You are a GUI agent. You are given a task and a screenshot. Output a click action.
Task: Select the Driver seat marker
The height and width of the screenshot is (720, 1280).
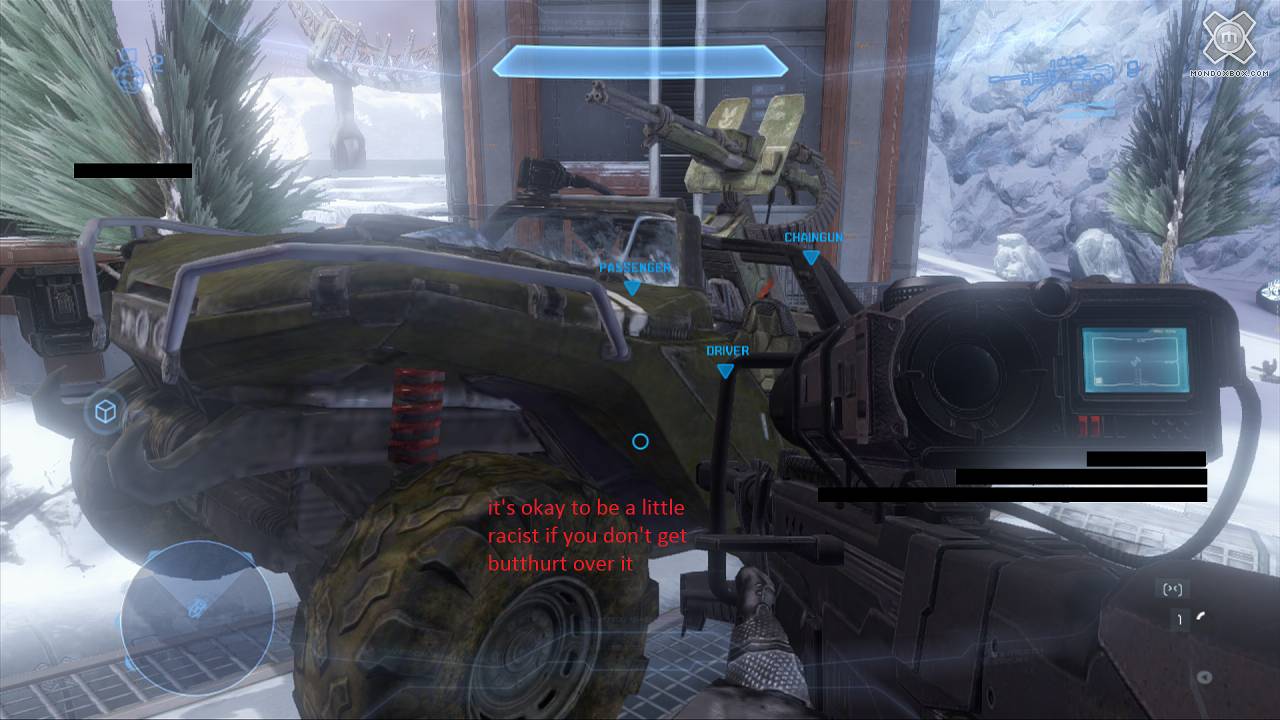pos(726,370)
